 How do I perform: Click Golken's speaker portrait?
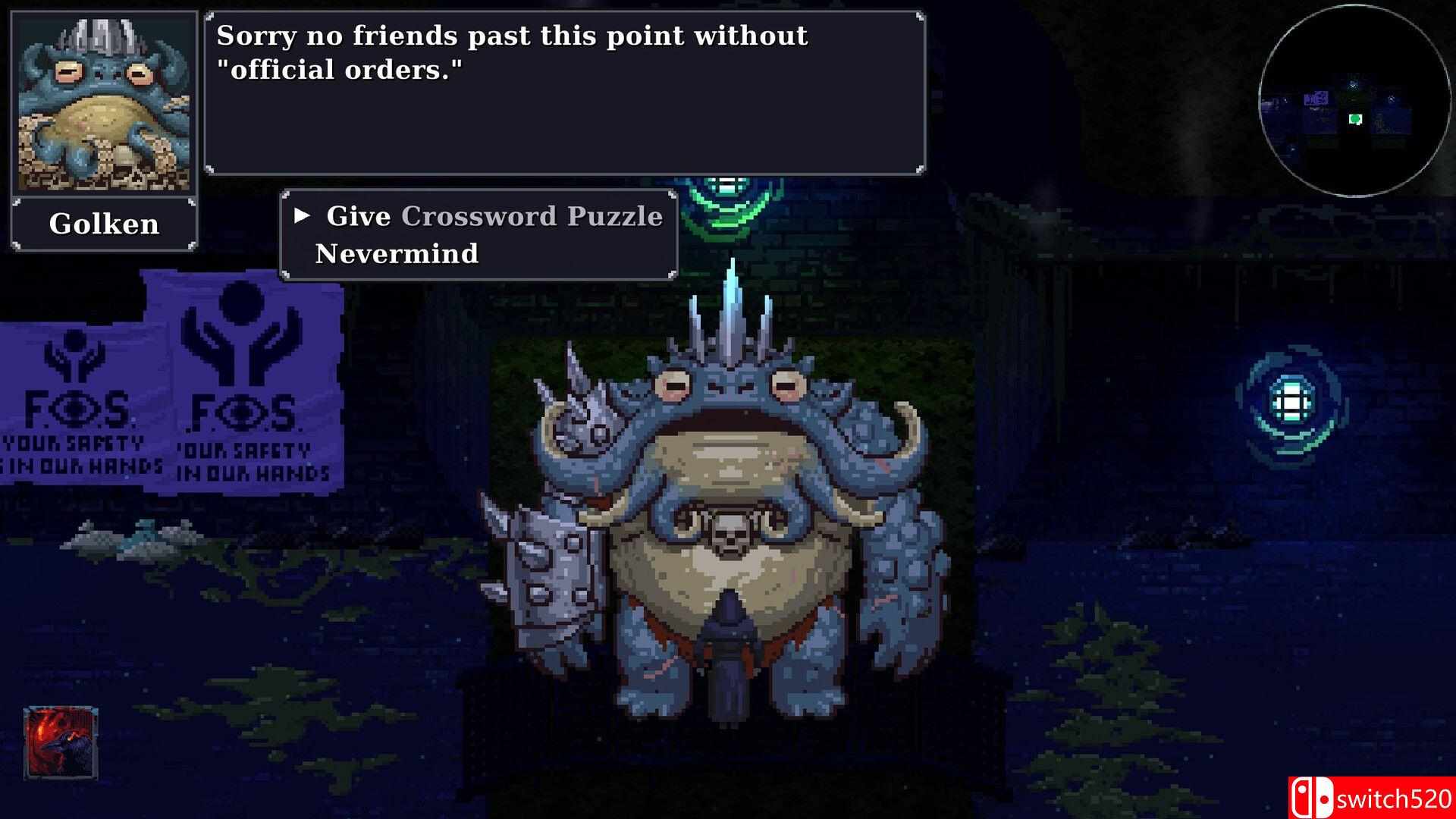pos(104,105)
